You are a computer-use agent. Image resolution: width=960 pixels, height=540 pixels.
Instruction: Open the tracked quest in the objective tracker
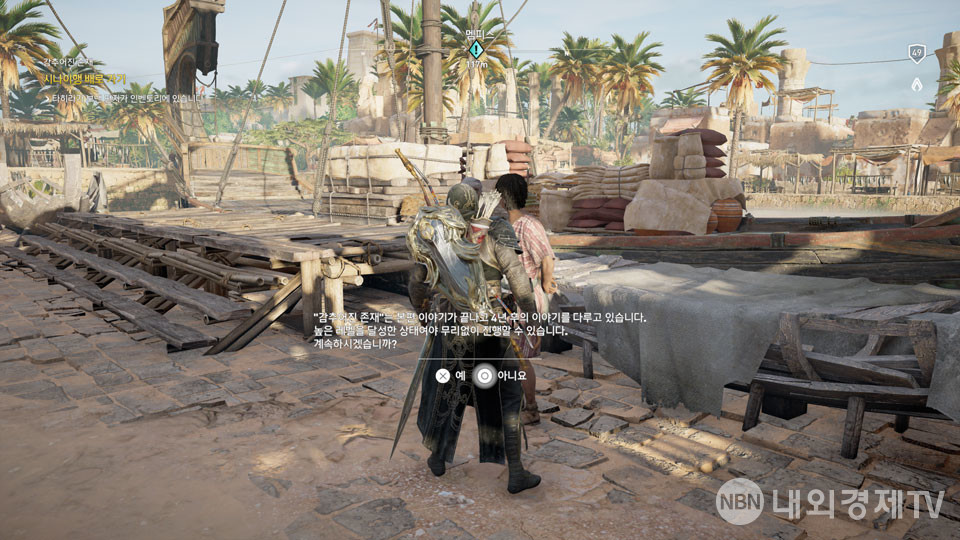(x=83, y=79)
